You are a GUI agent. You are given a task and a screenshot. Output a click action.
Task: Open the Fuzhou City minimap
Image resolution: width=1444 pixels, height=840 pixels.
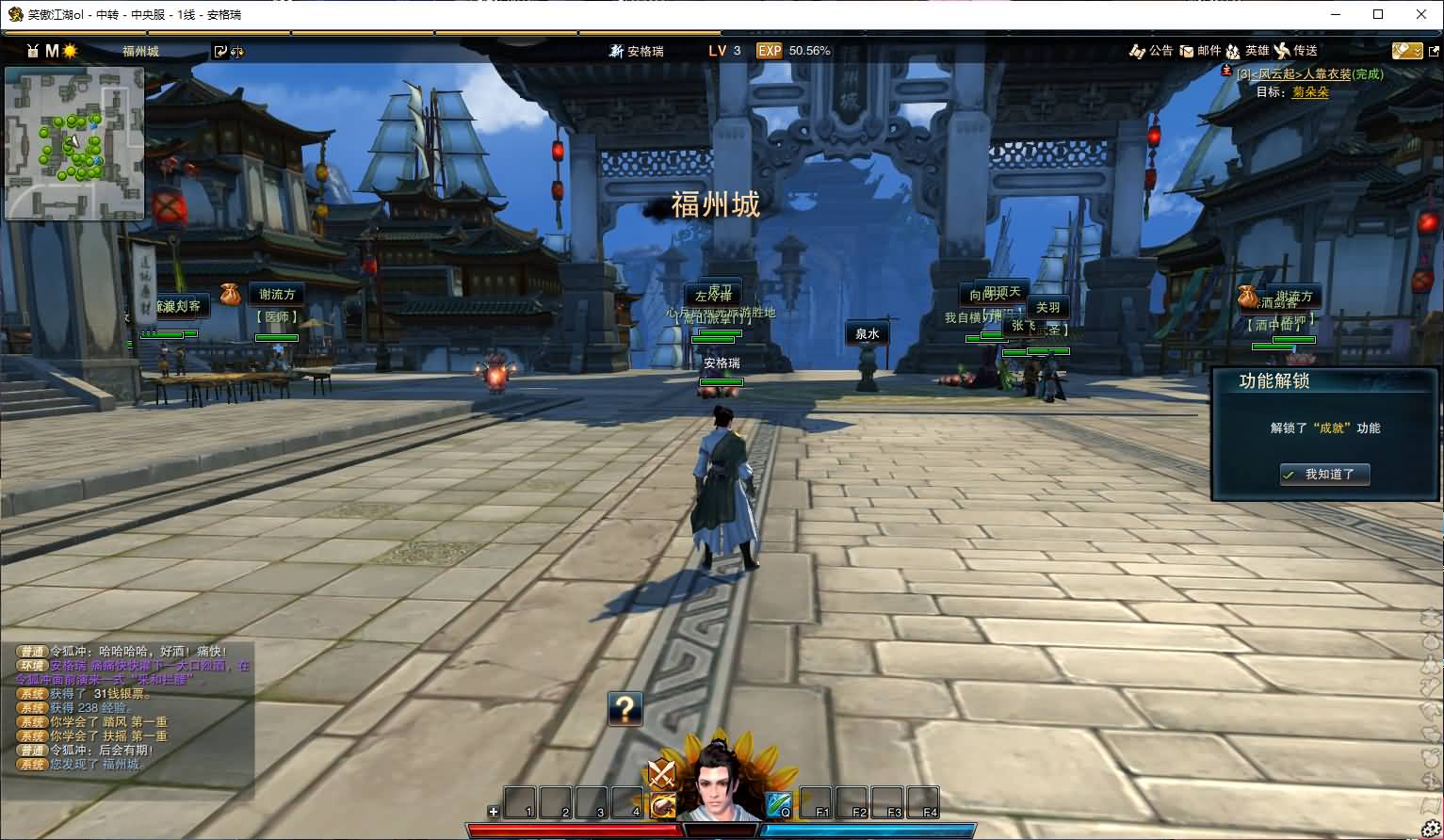[x=74, y=143]
